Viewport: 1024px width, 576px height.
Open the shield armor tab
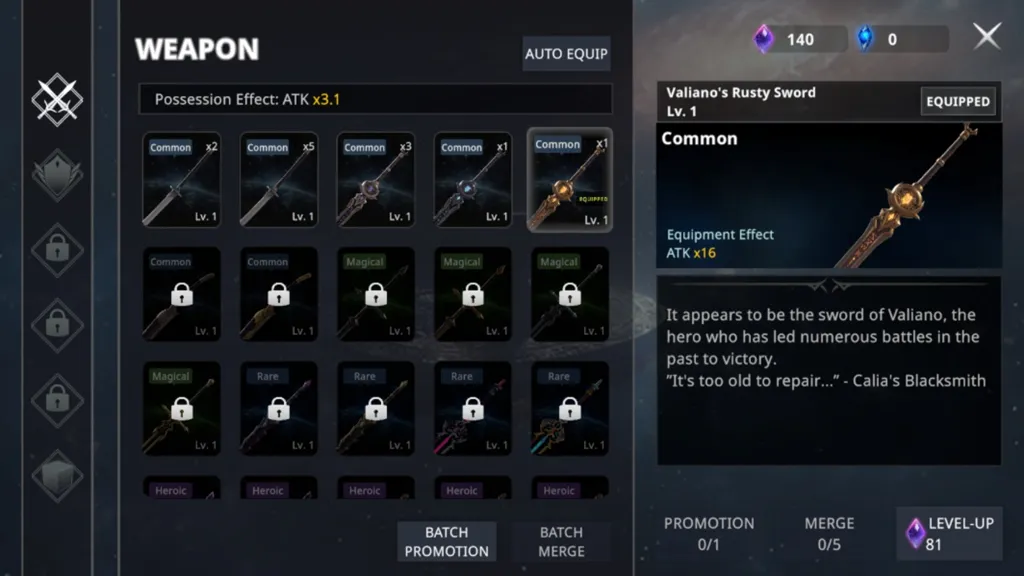pos(57,174)
